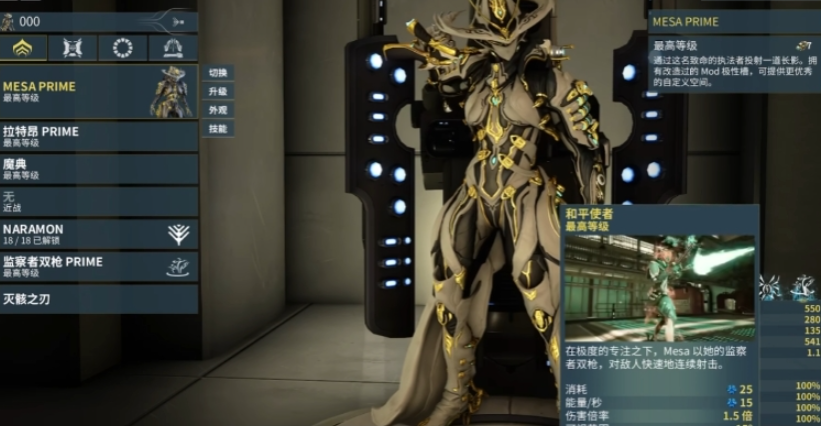This screenshot has height=426, width=821.
Task: Open the circular ring category tab
Action: (123, 48)
